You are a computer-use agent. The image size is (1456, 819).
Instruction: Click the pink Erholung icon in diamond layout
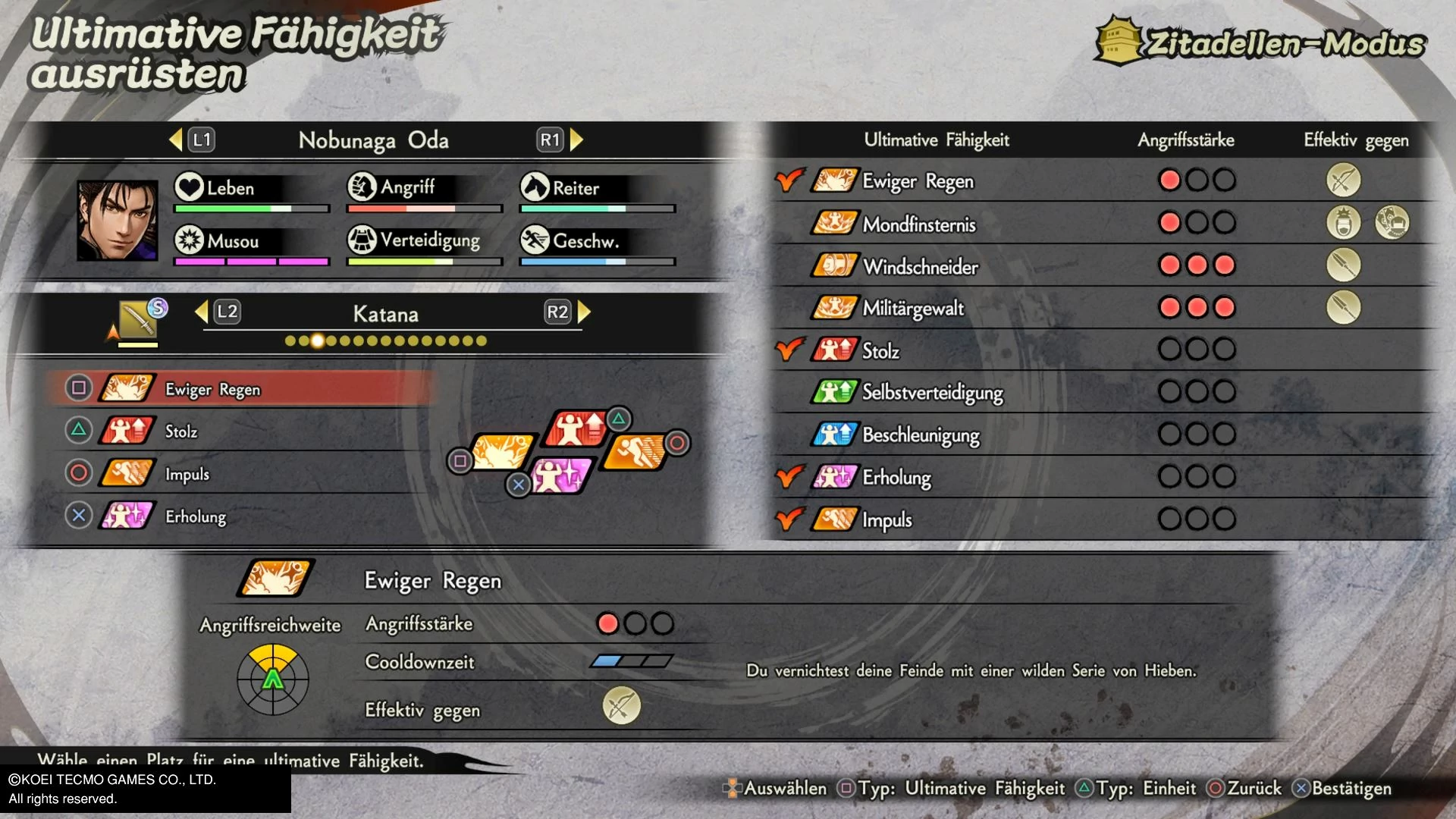point(561,475)
